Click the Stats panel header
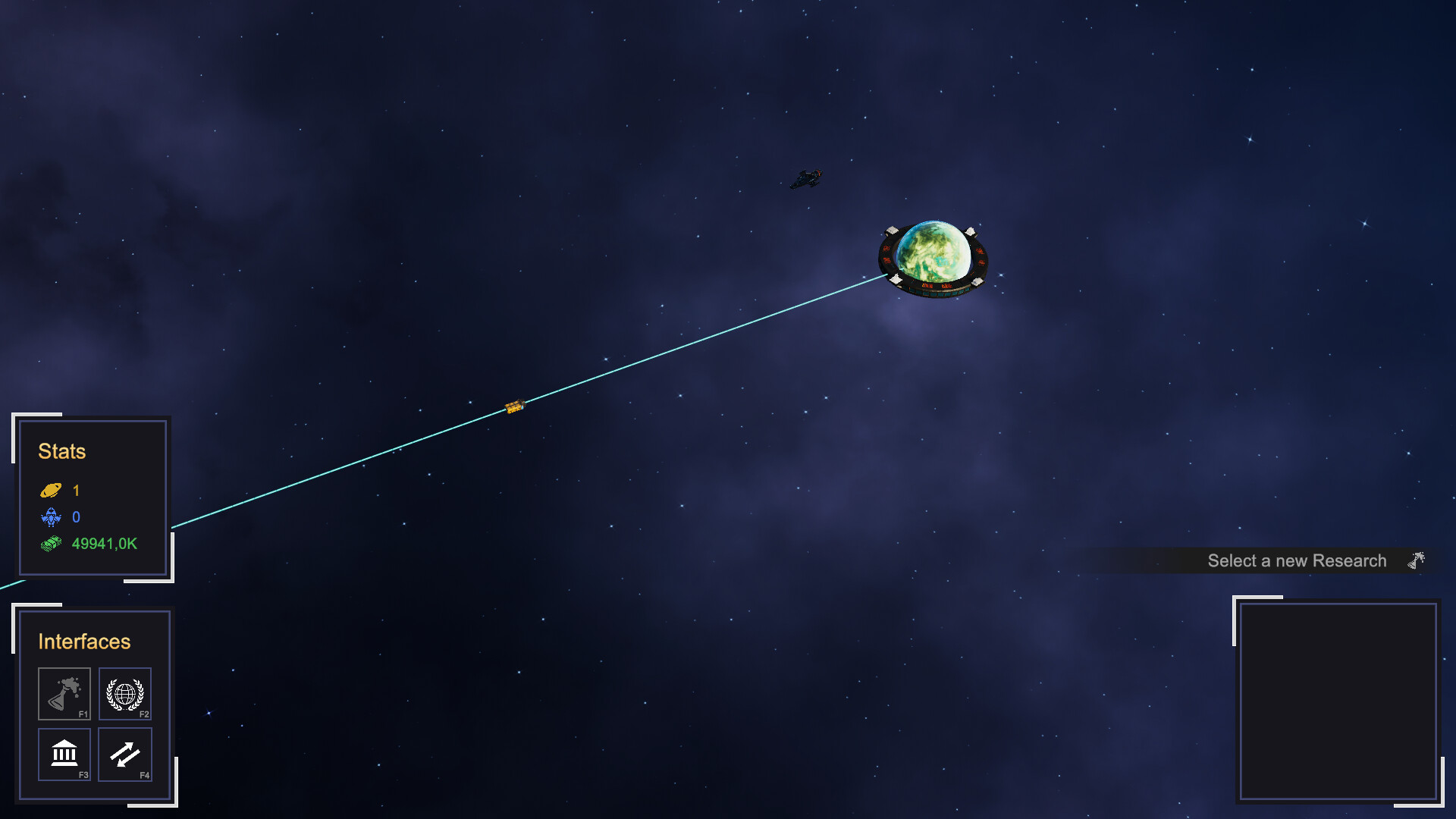 61,452
